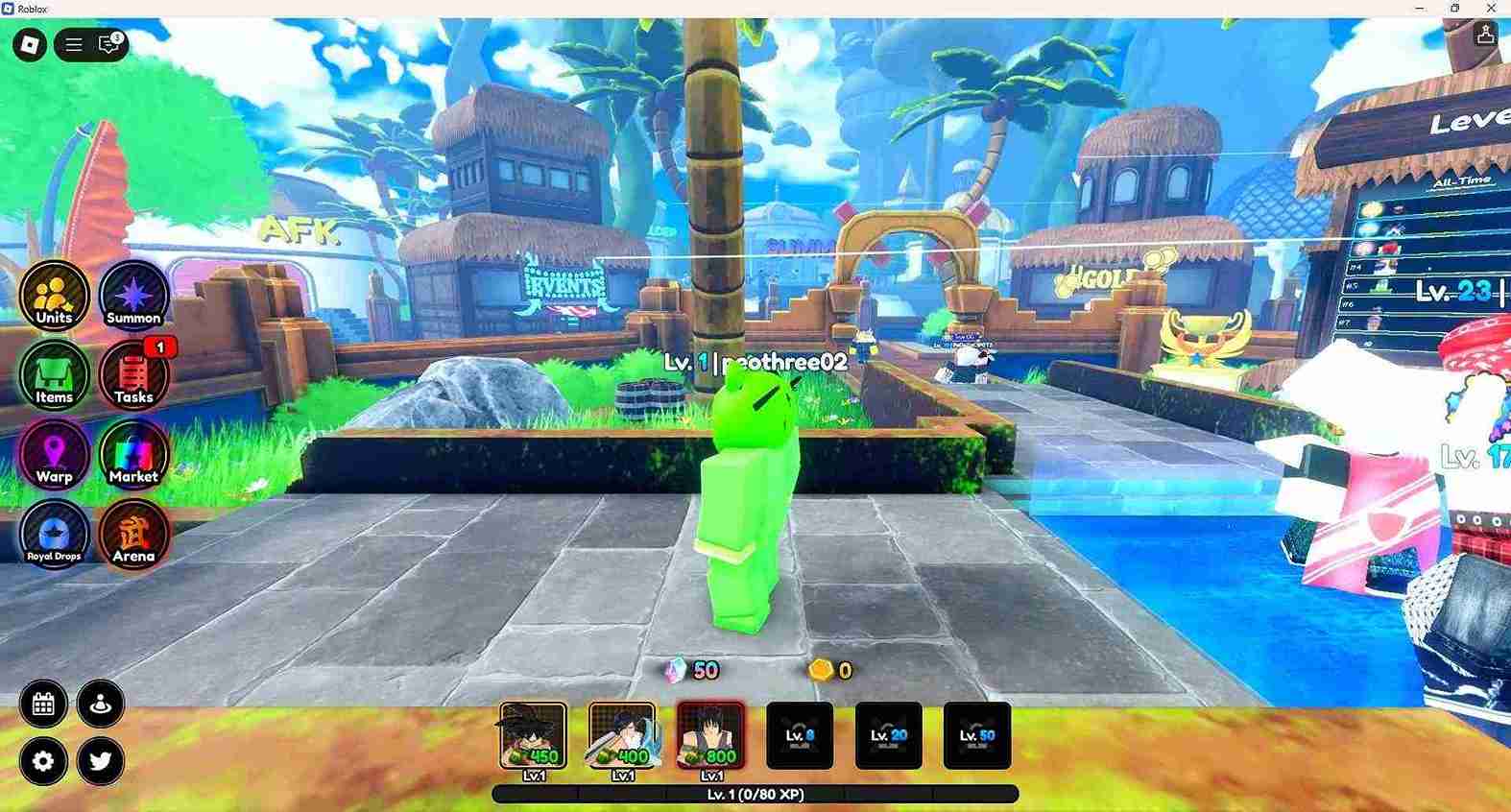
Task: Open the game settings gear
Action: click(41, 761)
